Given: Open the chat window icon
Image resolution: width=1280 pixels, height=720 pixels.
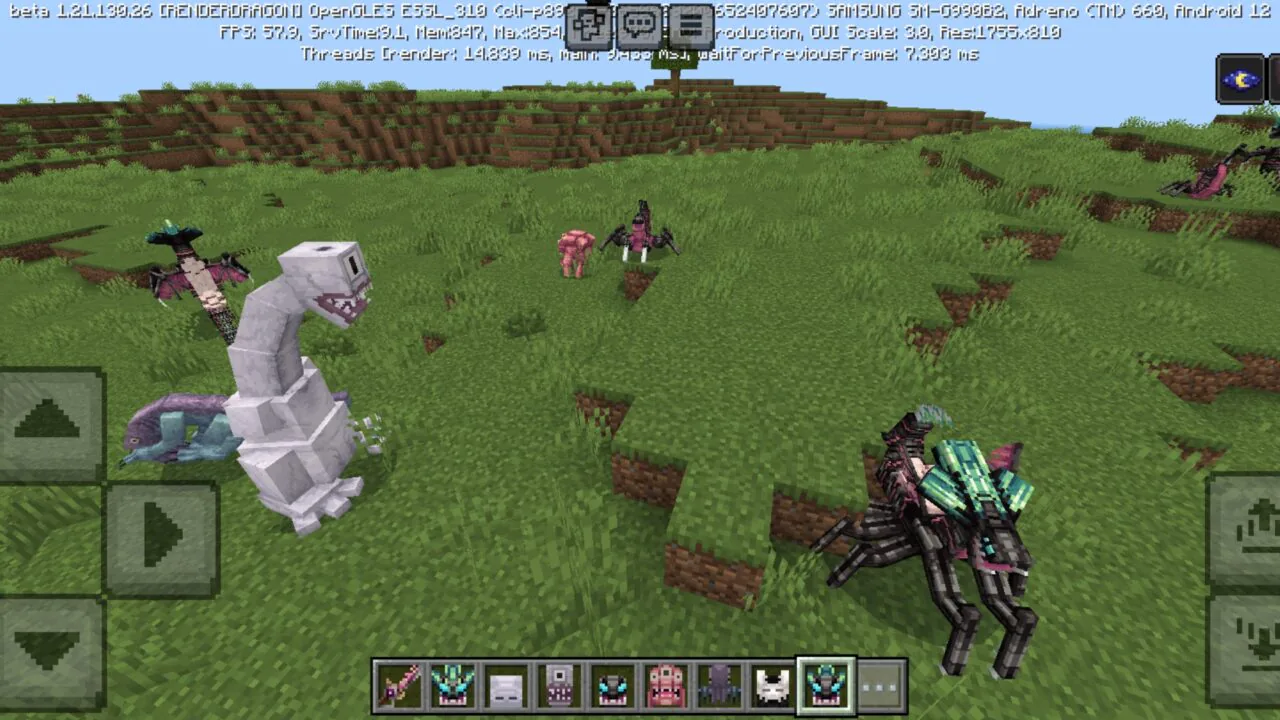Looking at the screenshot, I should pos(640,22).
